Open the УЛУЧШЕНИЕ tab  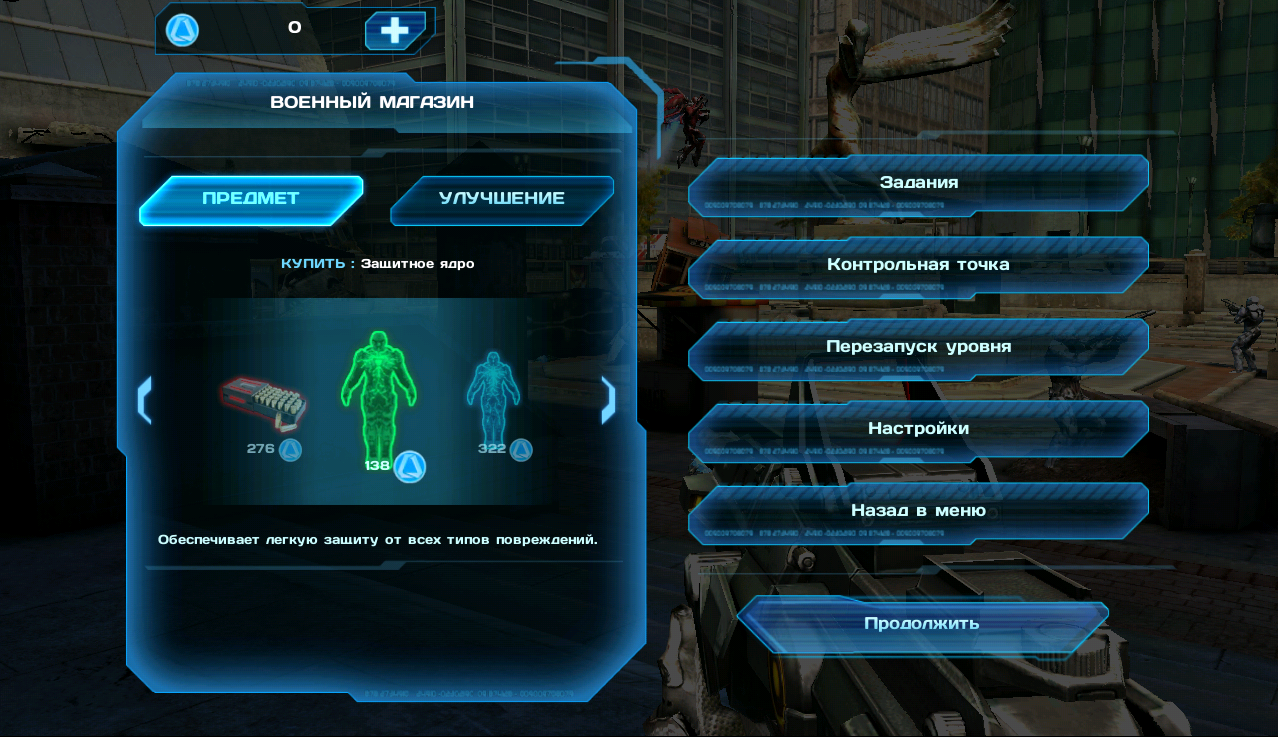click(x=501, y=198)
